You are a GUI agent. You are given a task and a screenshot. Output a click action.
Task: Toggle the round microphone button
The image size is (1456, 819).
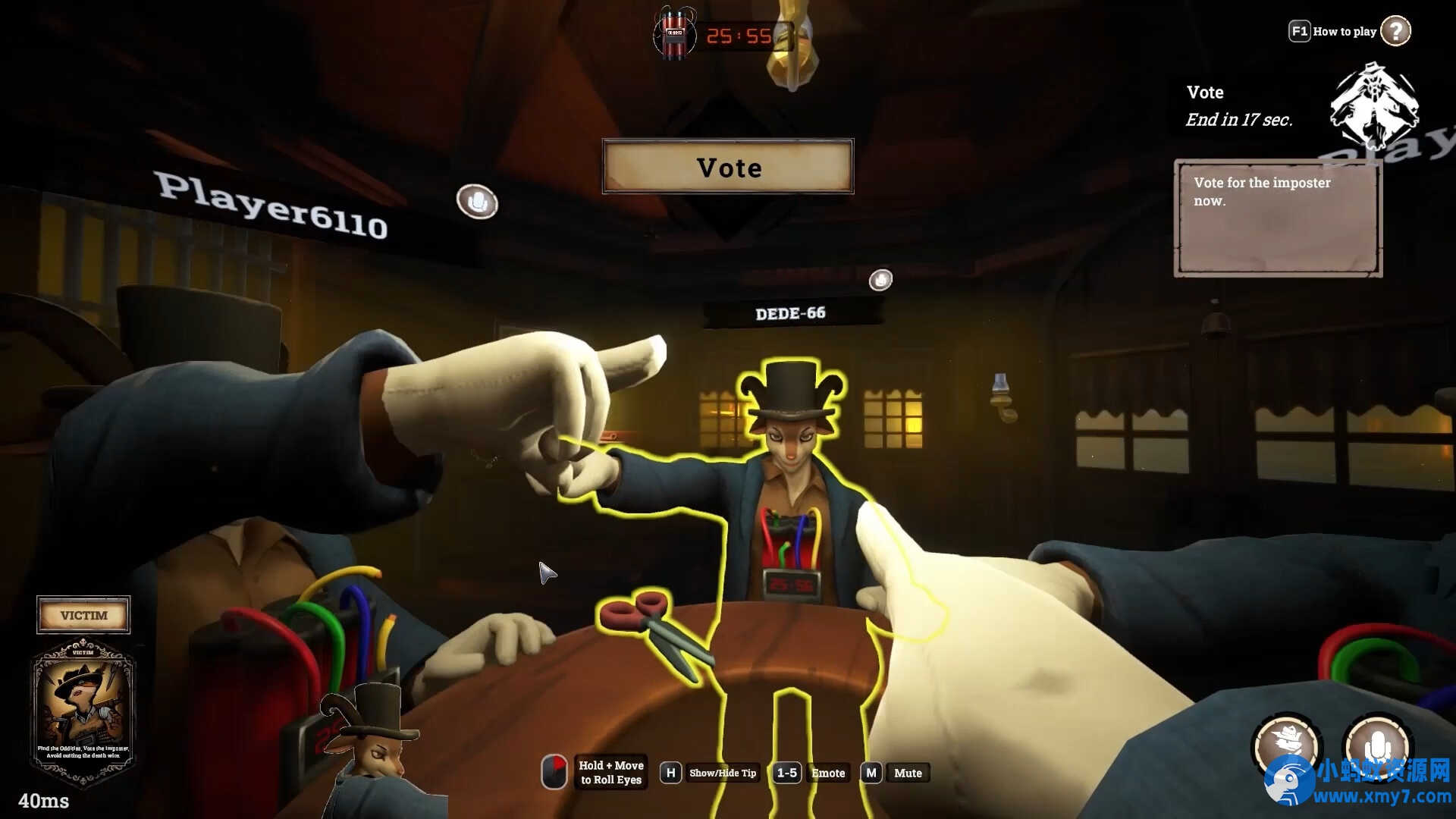[x=1377, y=745]
